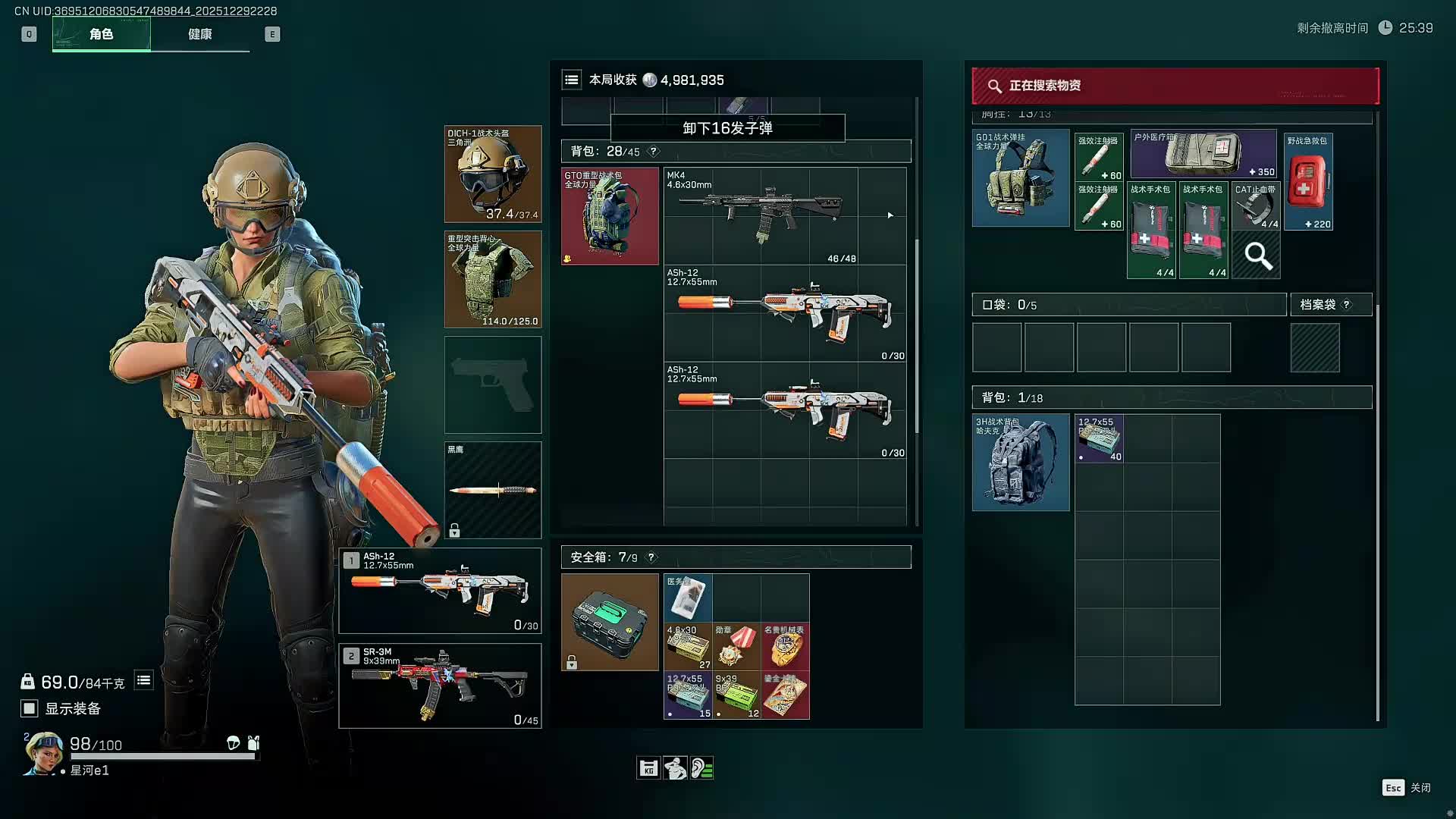The image size is (1456, 819).
Task: Click 卸下16发子弹 option
Action: [x=727, y=128]
